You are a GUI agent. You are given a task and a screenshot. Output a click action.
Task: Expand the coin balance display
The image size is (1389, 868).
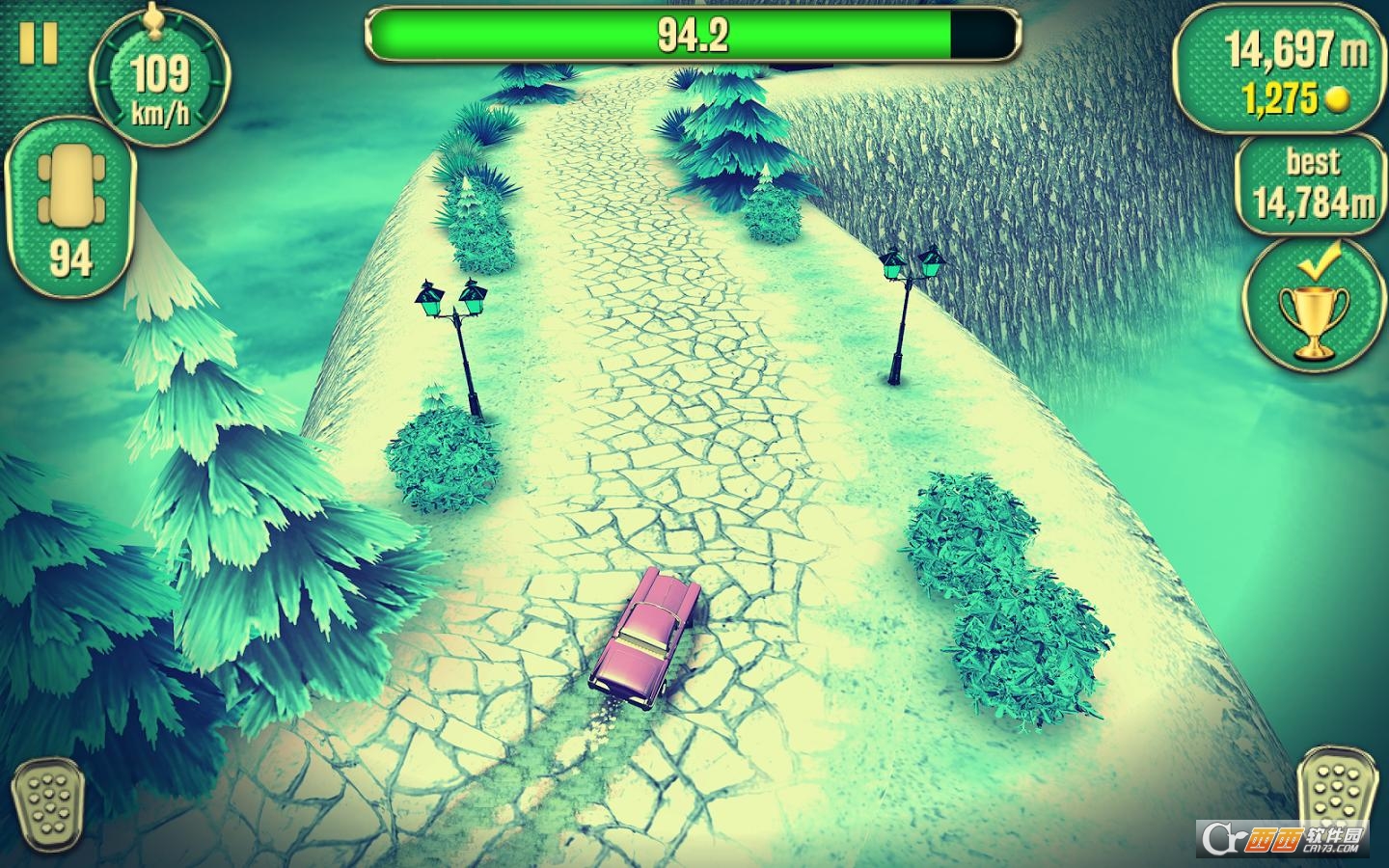tap(1293, 97)
